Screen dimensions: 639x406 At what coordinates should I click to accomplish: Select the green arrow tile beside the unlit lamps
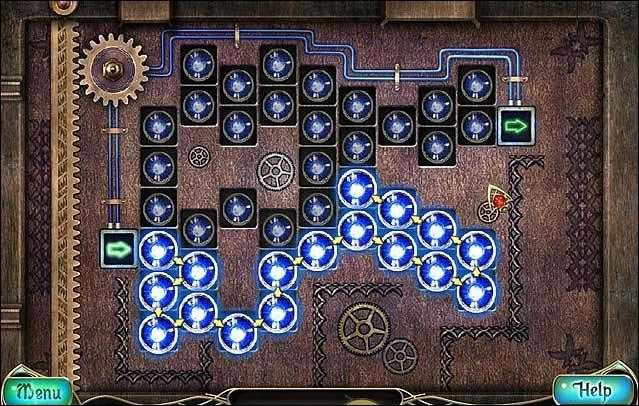(514, 127)
